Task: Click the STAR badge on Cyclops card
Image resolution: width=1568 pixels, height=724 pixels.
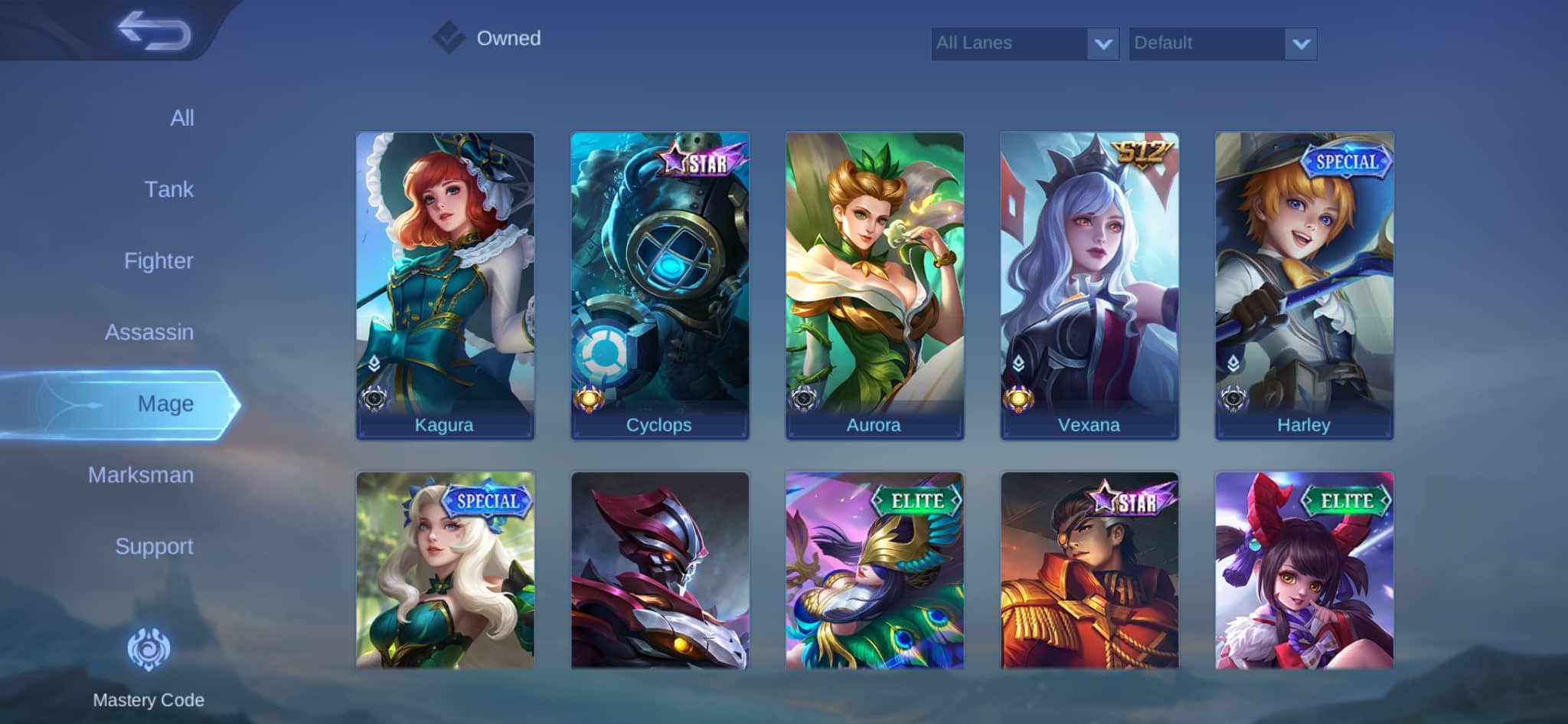Action: [x=701, y=160]
